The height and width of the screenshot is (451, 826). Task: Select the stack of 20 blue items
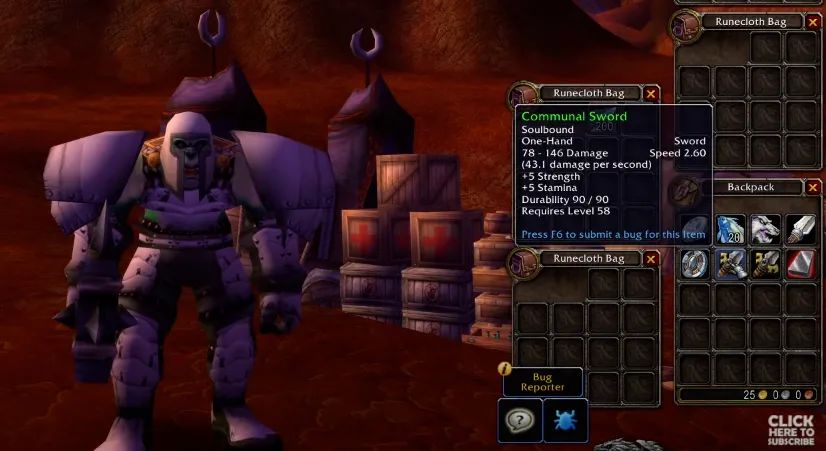732,229
